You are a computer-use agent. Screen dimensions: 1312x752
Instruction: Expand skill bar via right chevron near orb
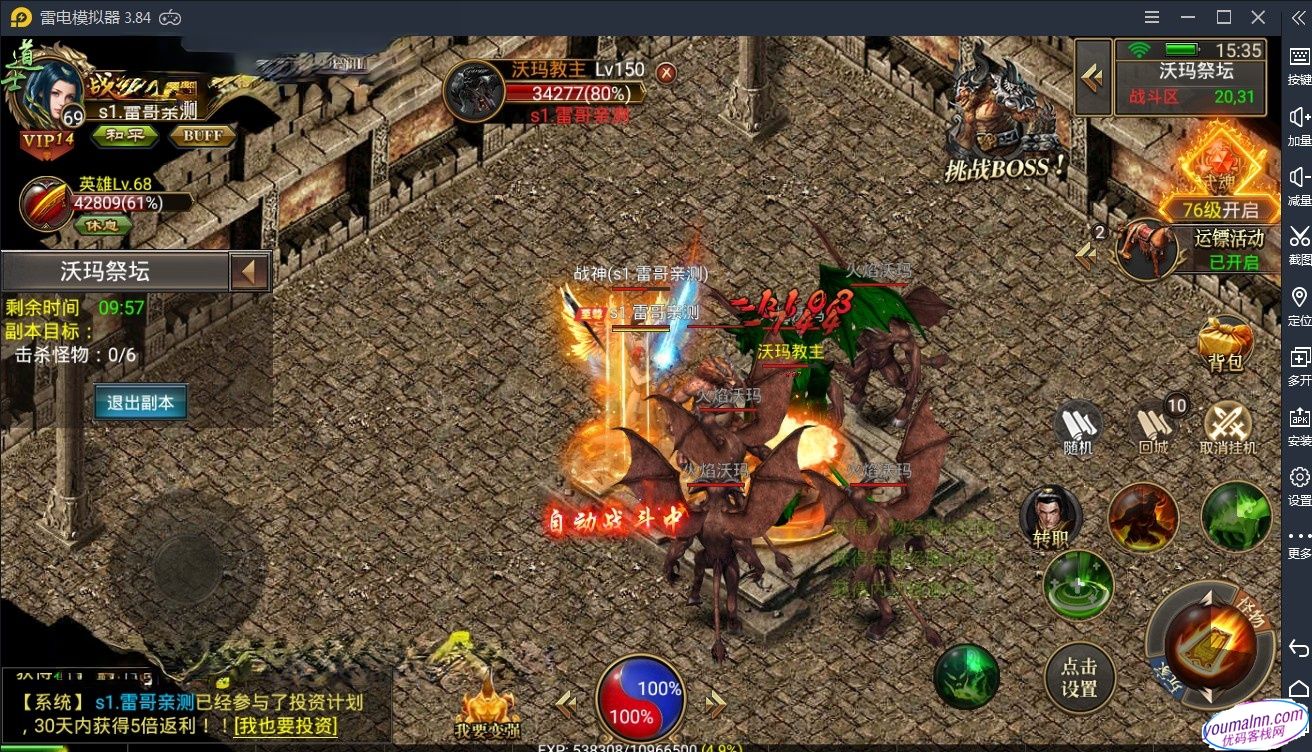715,703
